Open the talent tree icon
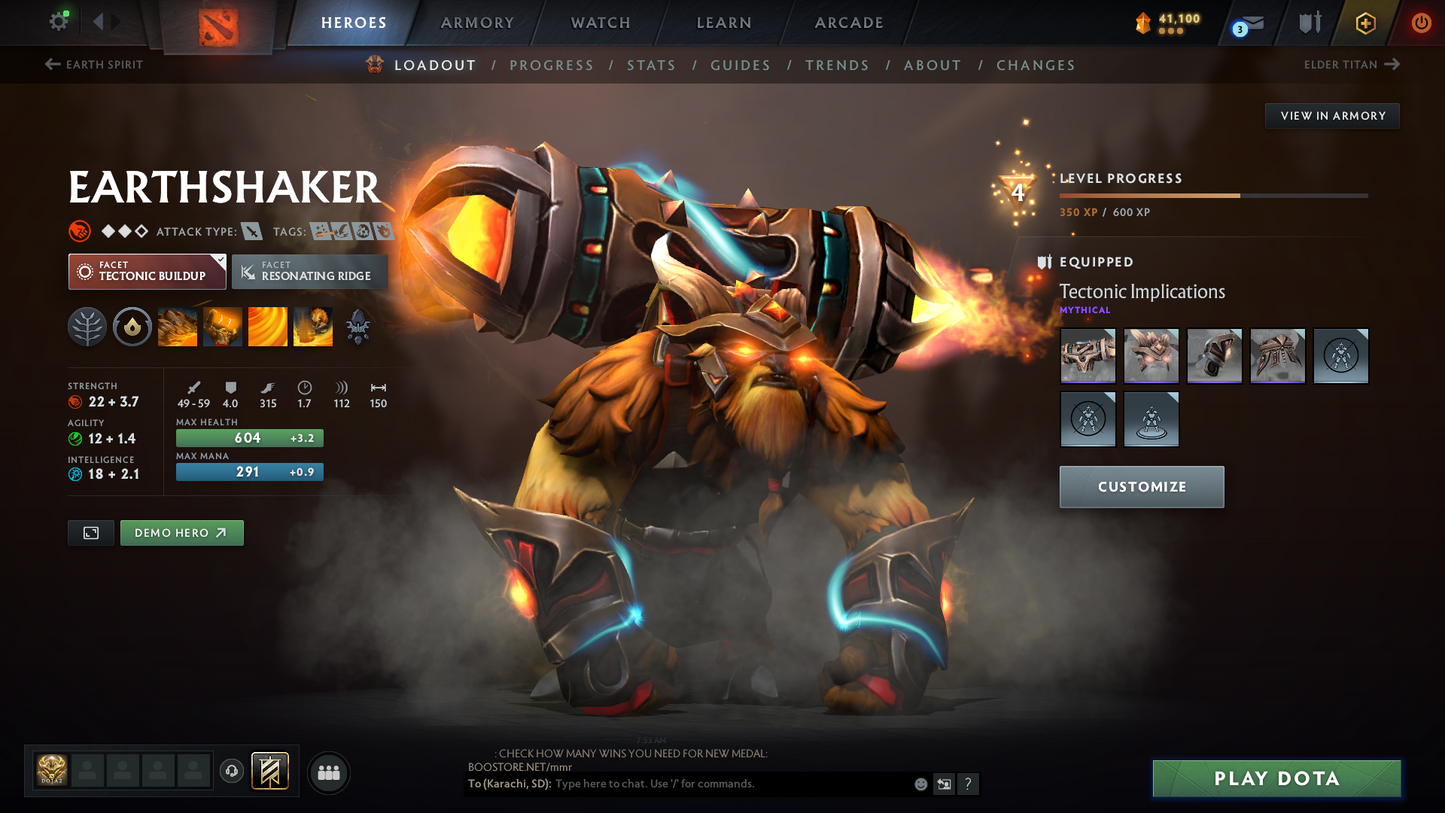The width and height of the screenshot is (1445, 813). click(x=87, y=326)
